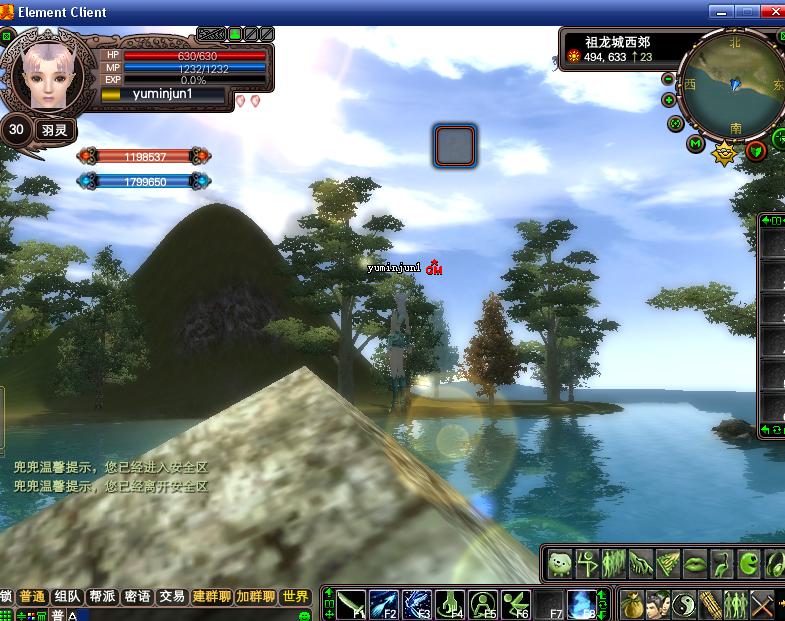Click the yin-yang icon in the bottom menu

(x=684, y=604)
